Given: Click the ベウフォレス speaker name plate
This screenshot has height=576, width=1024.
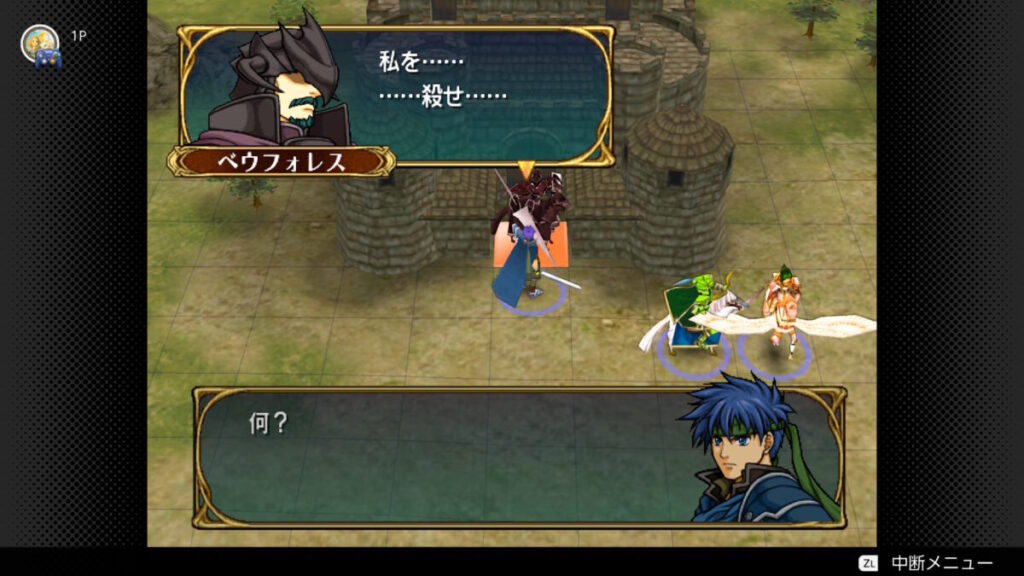Looking at the screenshot, I should [x=281, y=162].
